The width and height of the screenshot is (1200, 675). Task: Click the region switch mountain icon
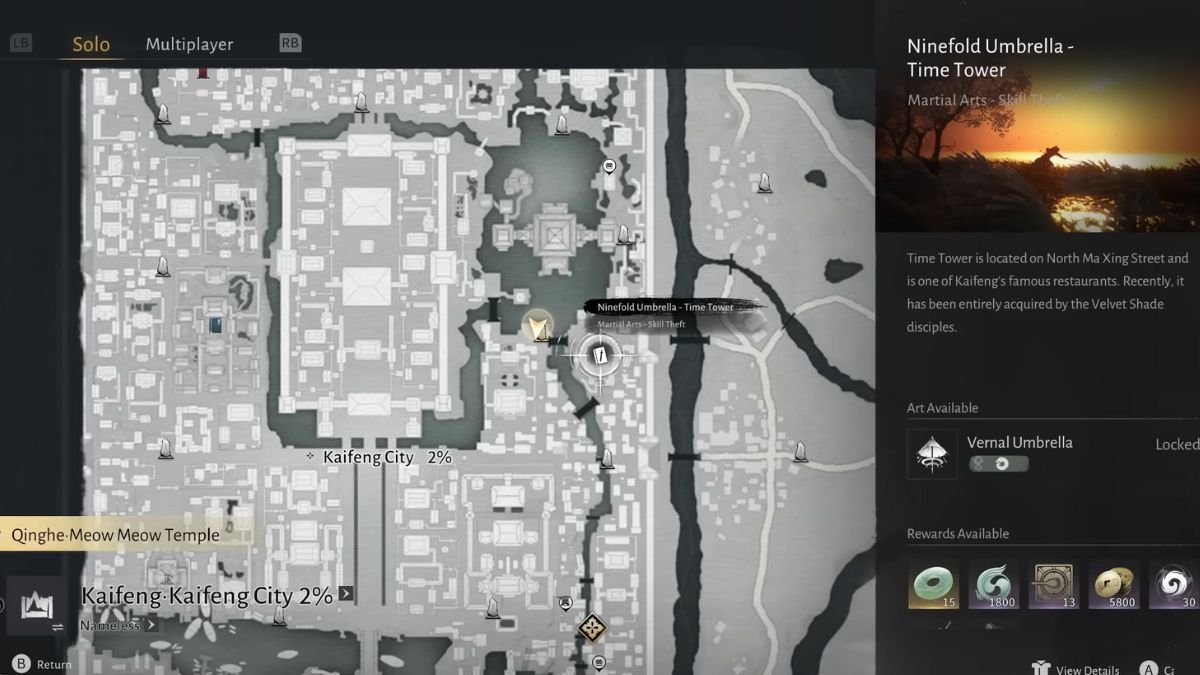(36, 605)
